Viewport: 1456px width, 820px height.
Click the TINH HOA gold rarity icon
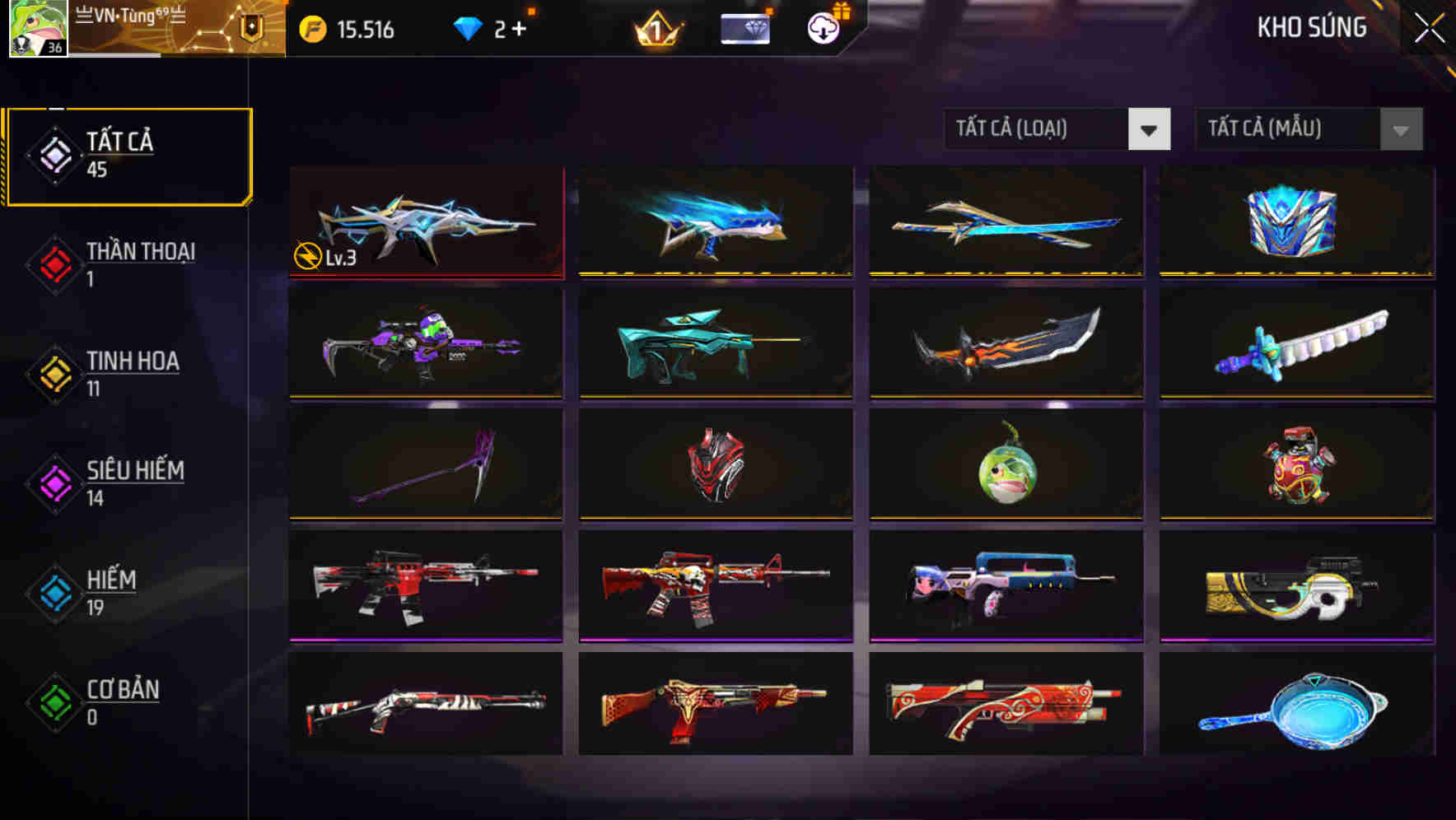click(54, 375)
